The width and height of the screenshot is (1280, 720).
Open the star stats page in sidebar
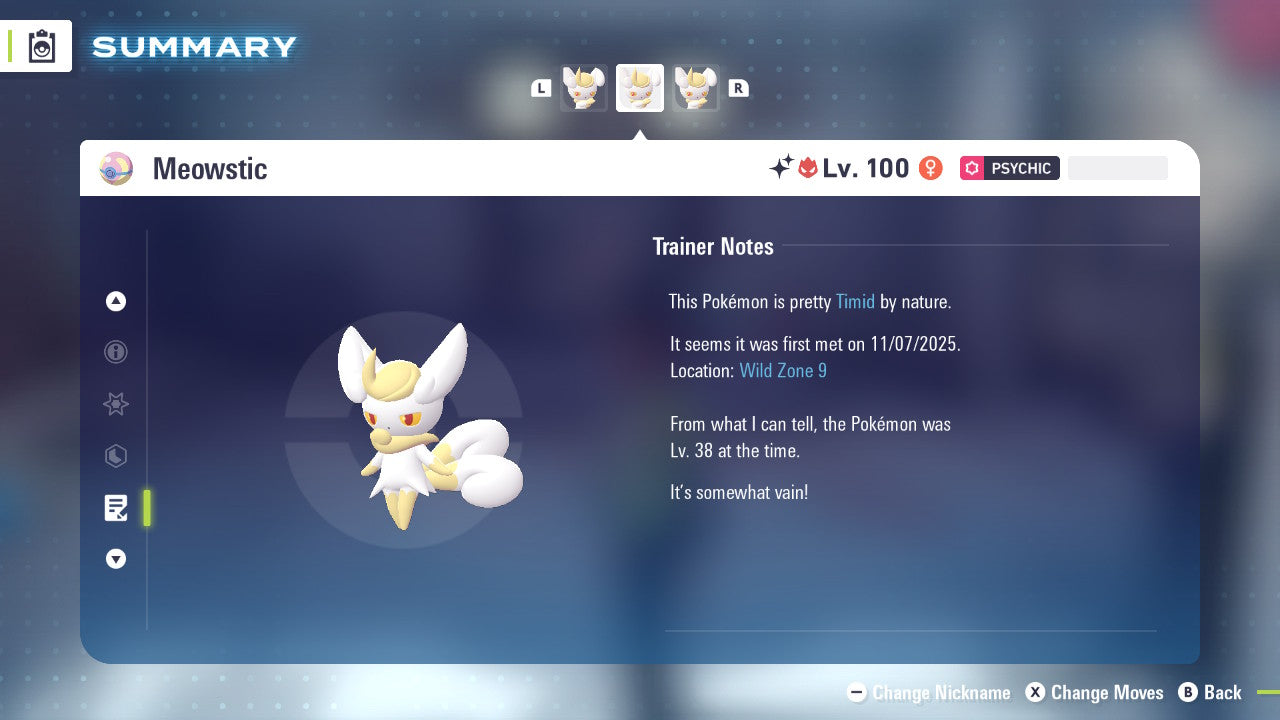point(116,404)
